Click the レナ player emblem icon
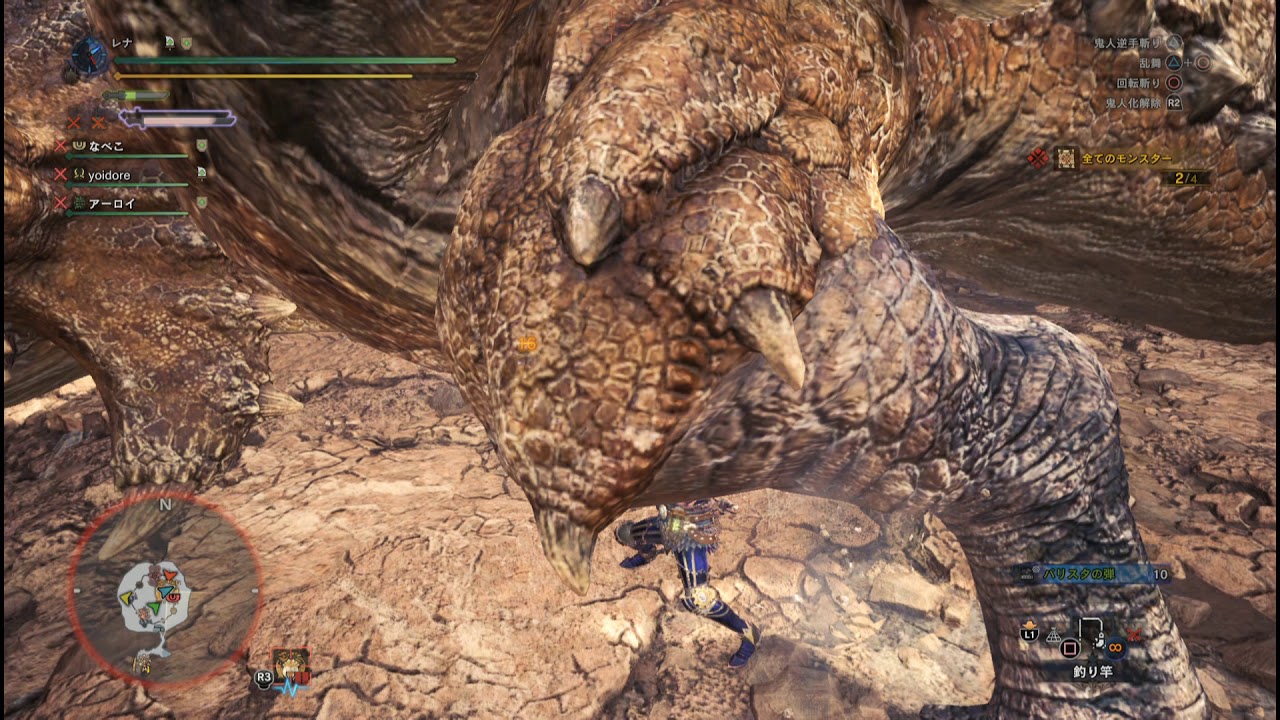The height and width of the screenshot is (720, 1280). tap(90, 55)
